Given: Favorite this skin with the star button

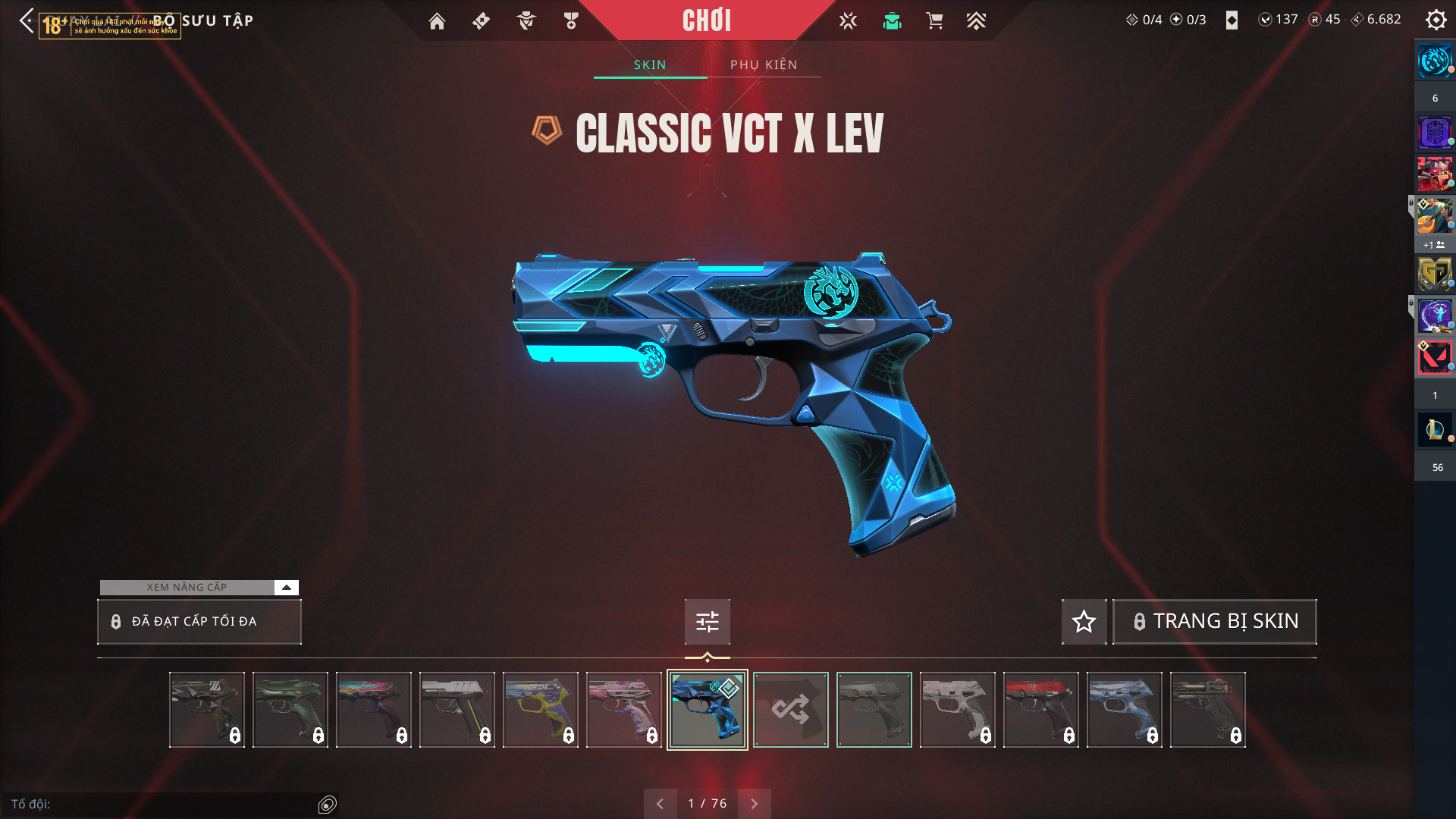Looking at the screenshot, I should (1084, 622).
